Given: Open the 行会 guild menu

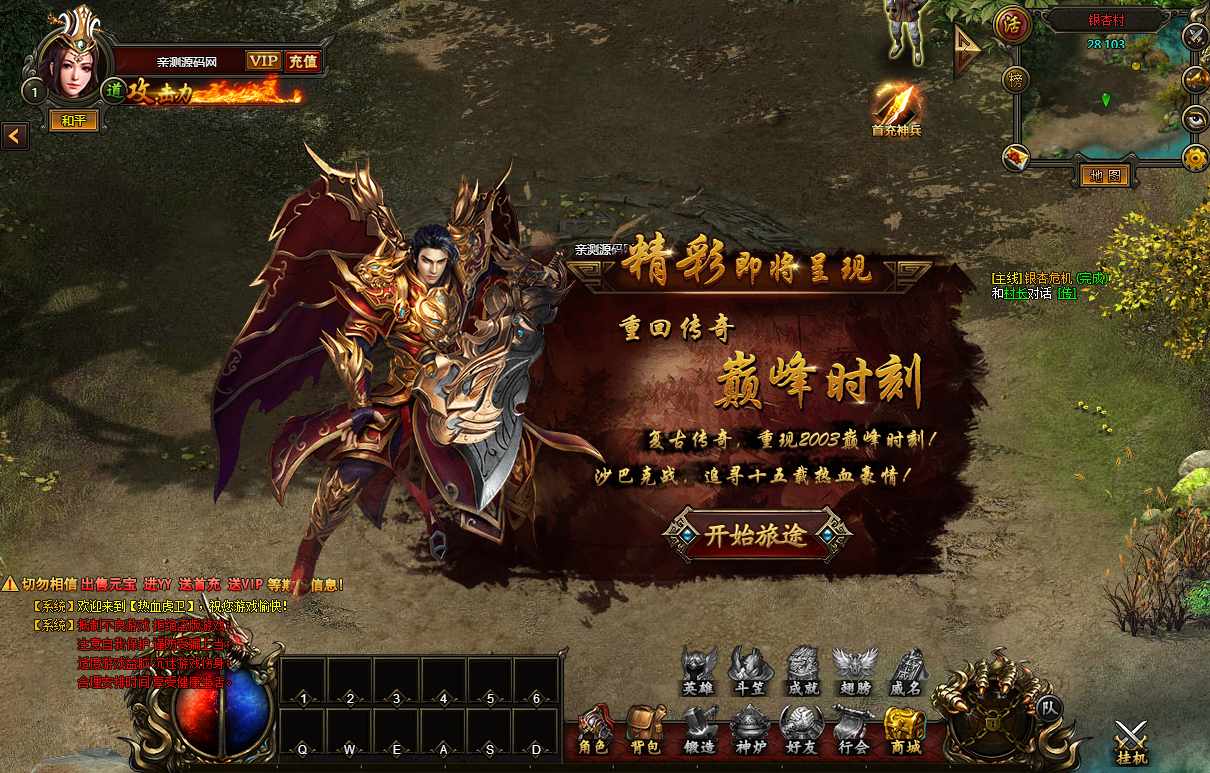Looking at the screenshot, I should tap(853, 731).
